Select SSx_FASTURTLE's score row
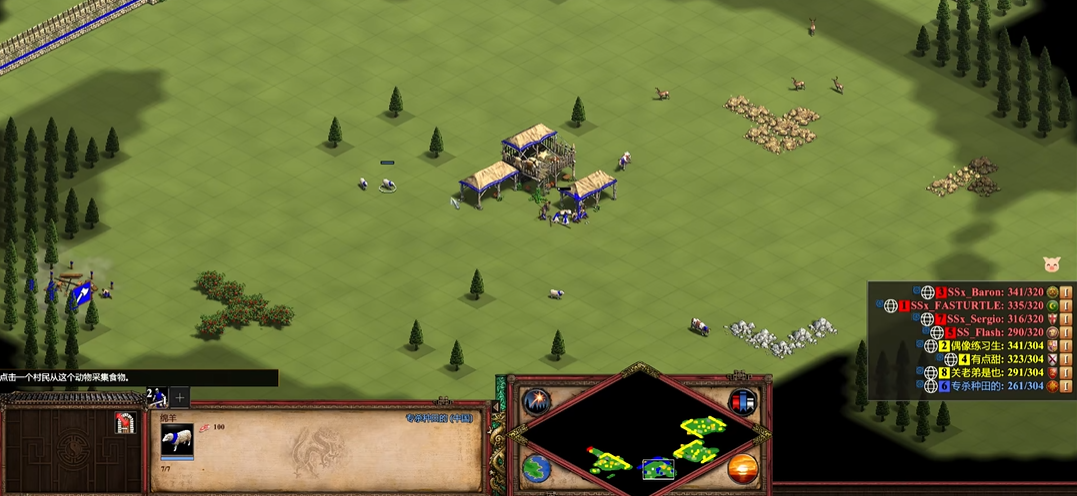Viewport: 1077px width, 496px height. (x=963, y=305)
